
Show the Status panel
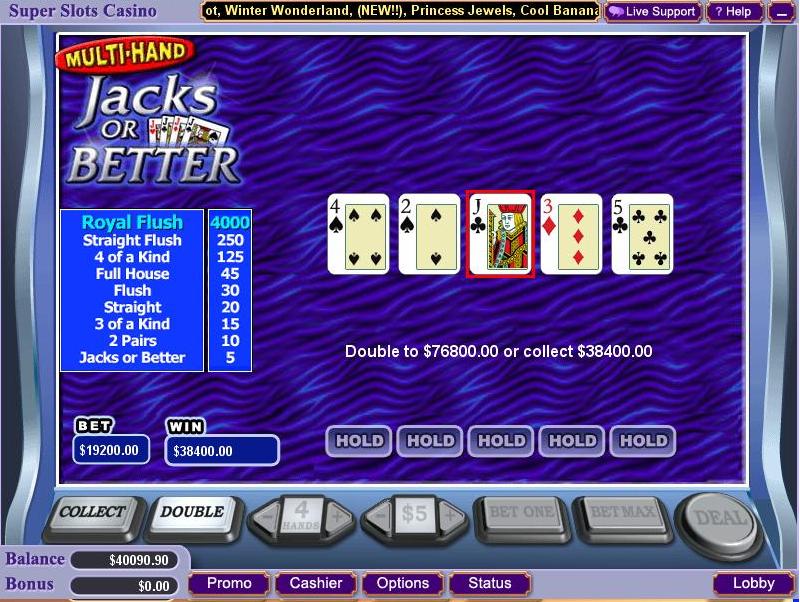click(489, 583)
